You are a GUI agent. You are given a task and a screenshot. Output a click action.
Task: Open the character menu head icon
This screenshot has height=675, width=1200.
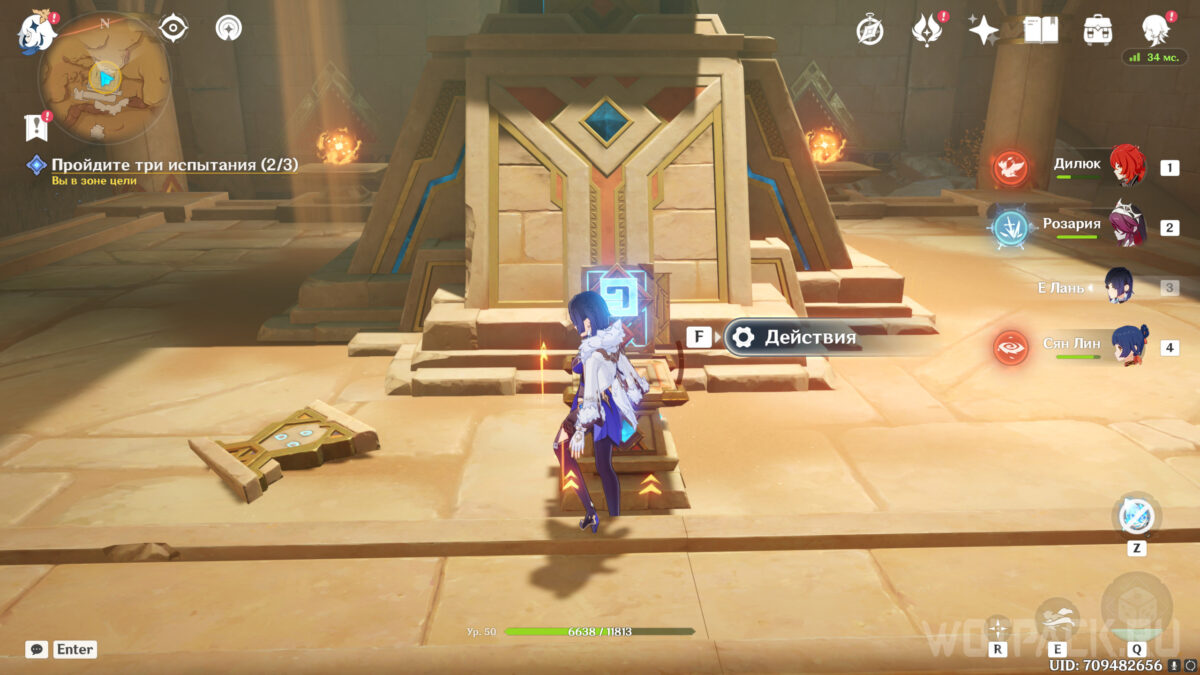(x=1157, y=30)
